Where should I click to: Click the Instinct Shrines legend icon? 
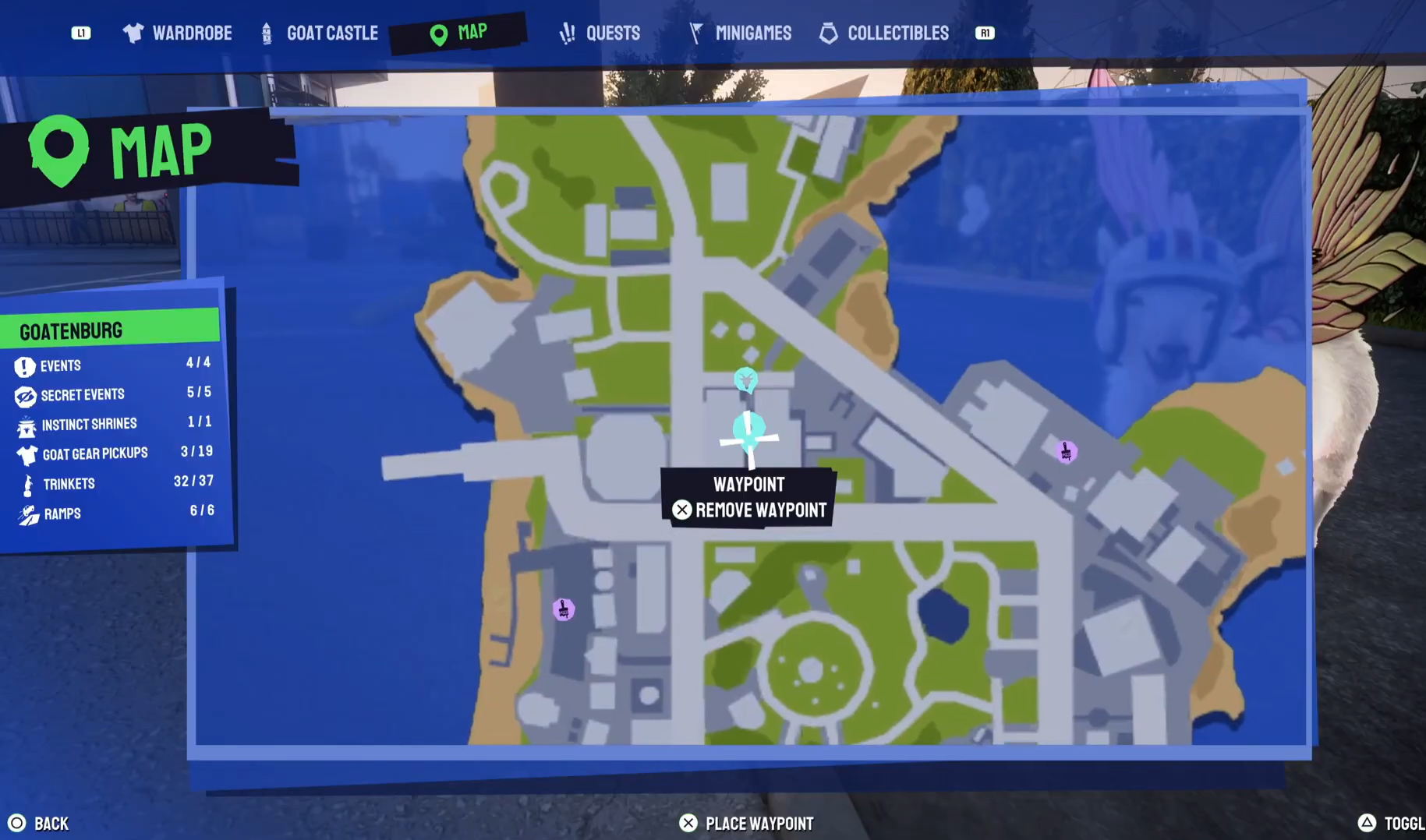click(x=26, y=424)
